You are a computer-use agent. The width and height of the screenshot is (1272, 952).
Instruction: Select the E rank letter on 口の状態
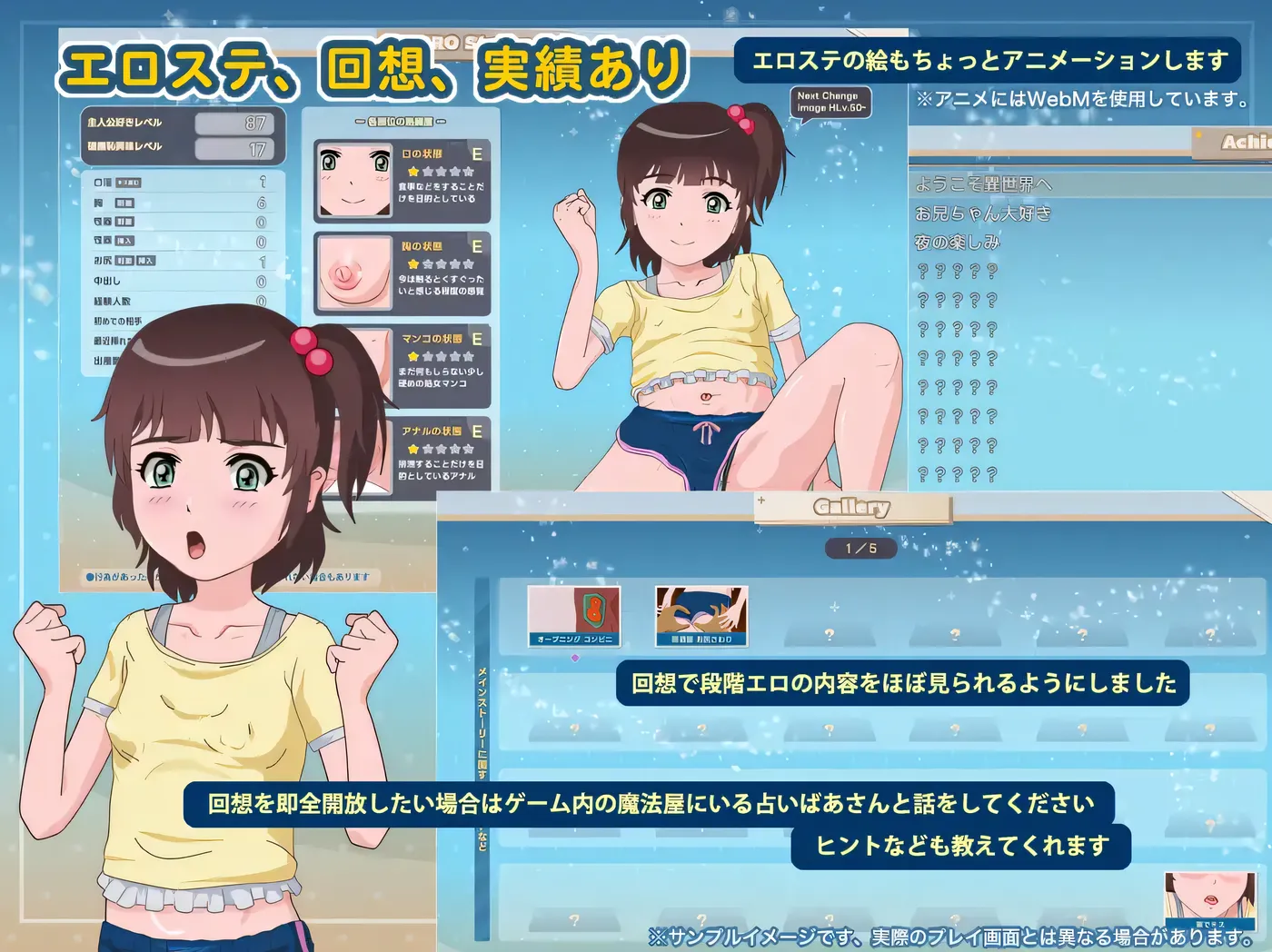point(479,153)
